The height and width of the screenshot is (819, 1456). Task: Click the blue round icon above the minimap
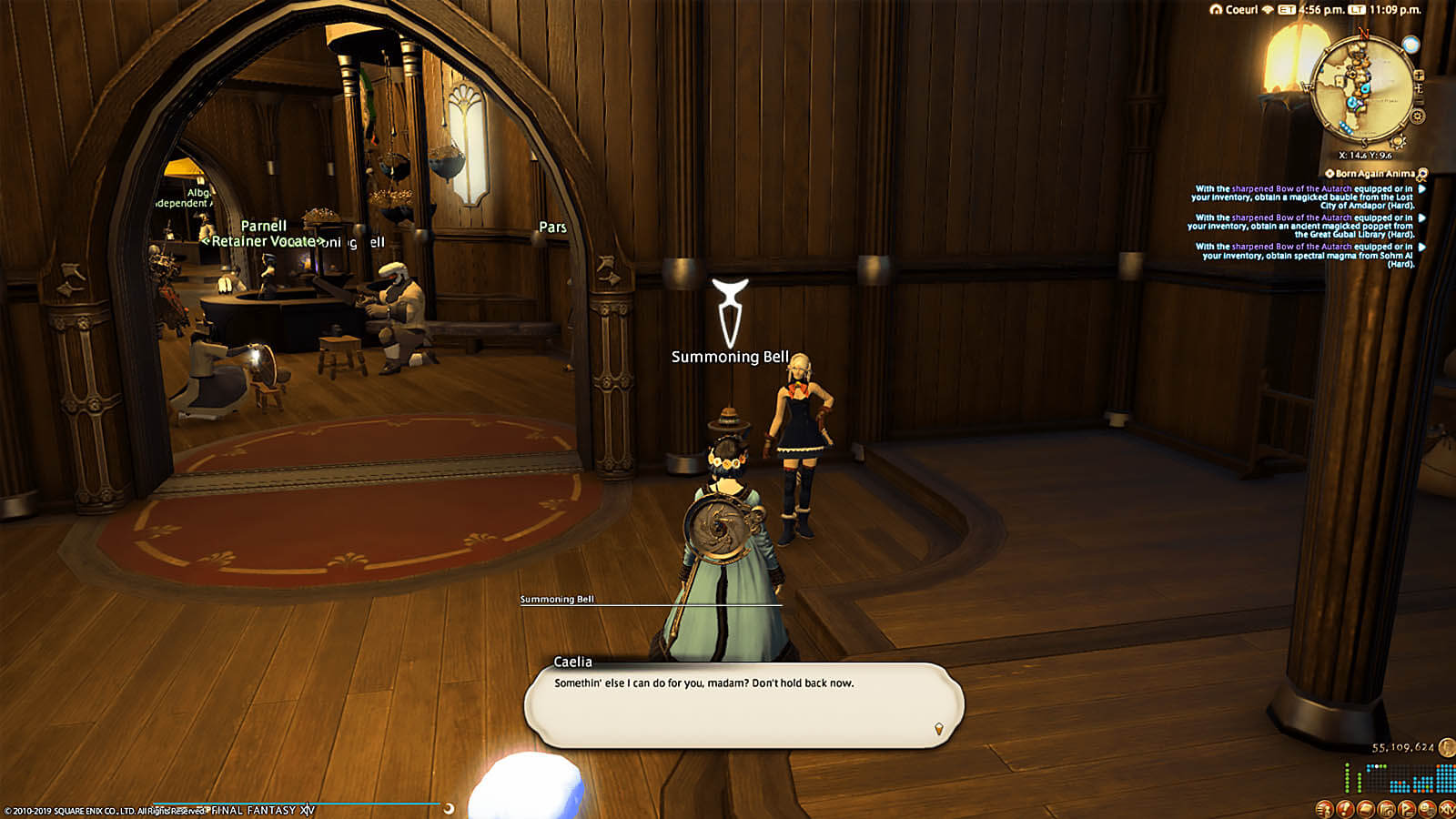click(1410, 45)
